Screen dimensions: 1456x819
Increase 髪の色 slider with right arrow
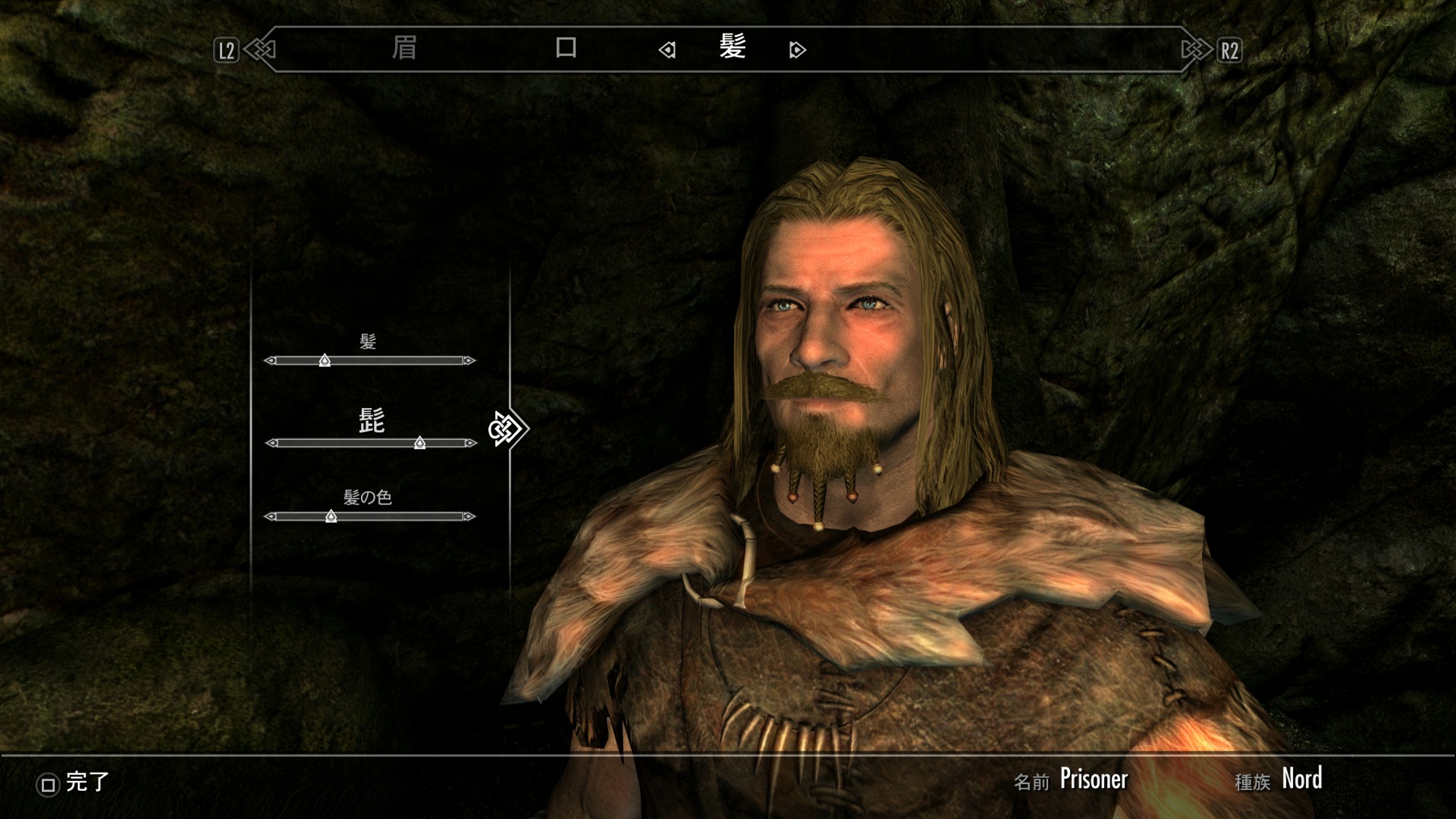(x=469, y=516)
